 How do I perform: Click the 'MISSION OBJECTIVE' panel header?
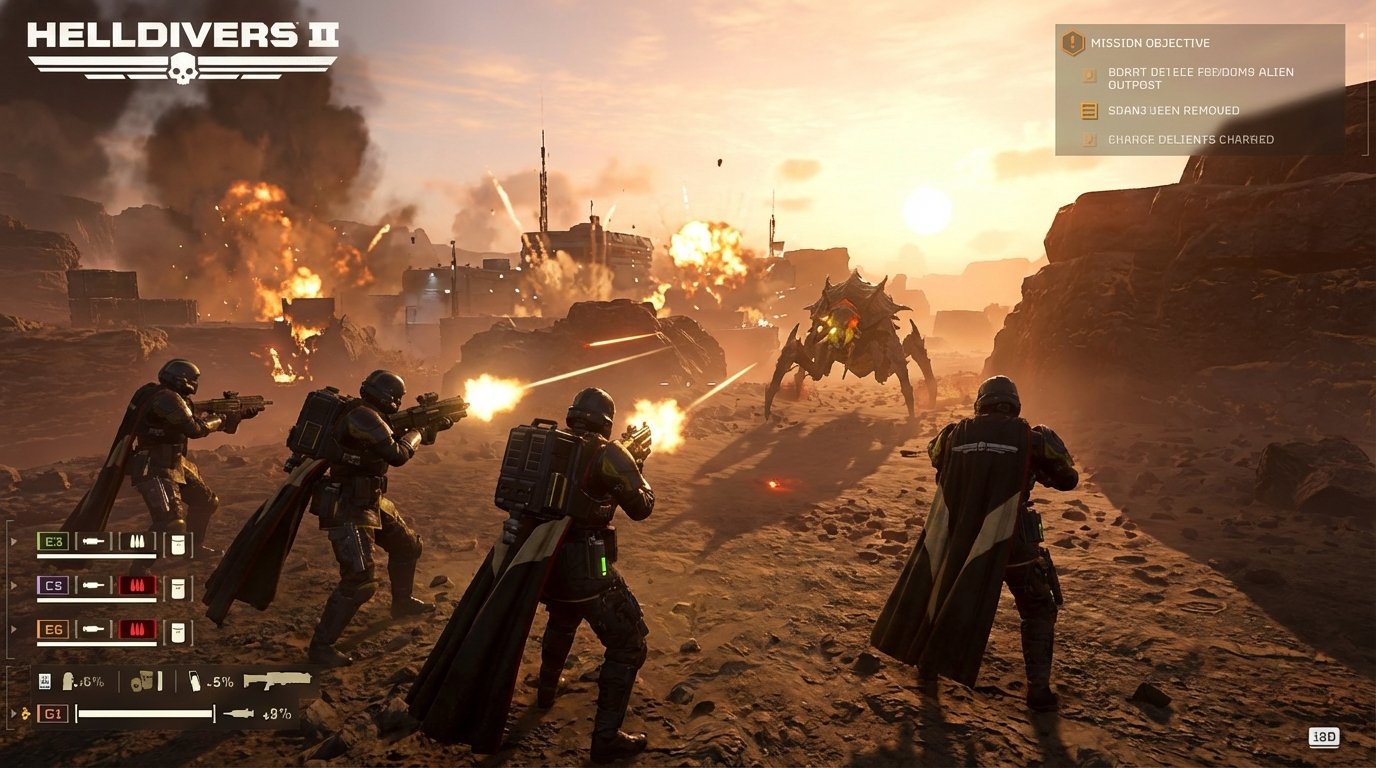(x=1150, y=43)
